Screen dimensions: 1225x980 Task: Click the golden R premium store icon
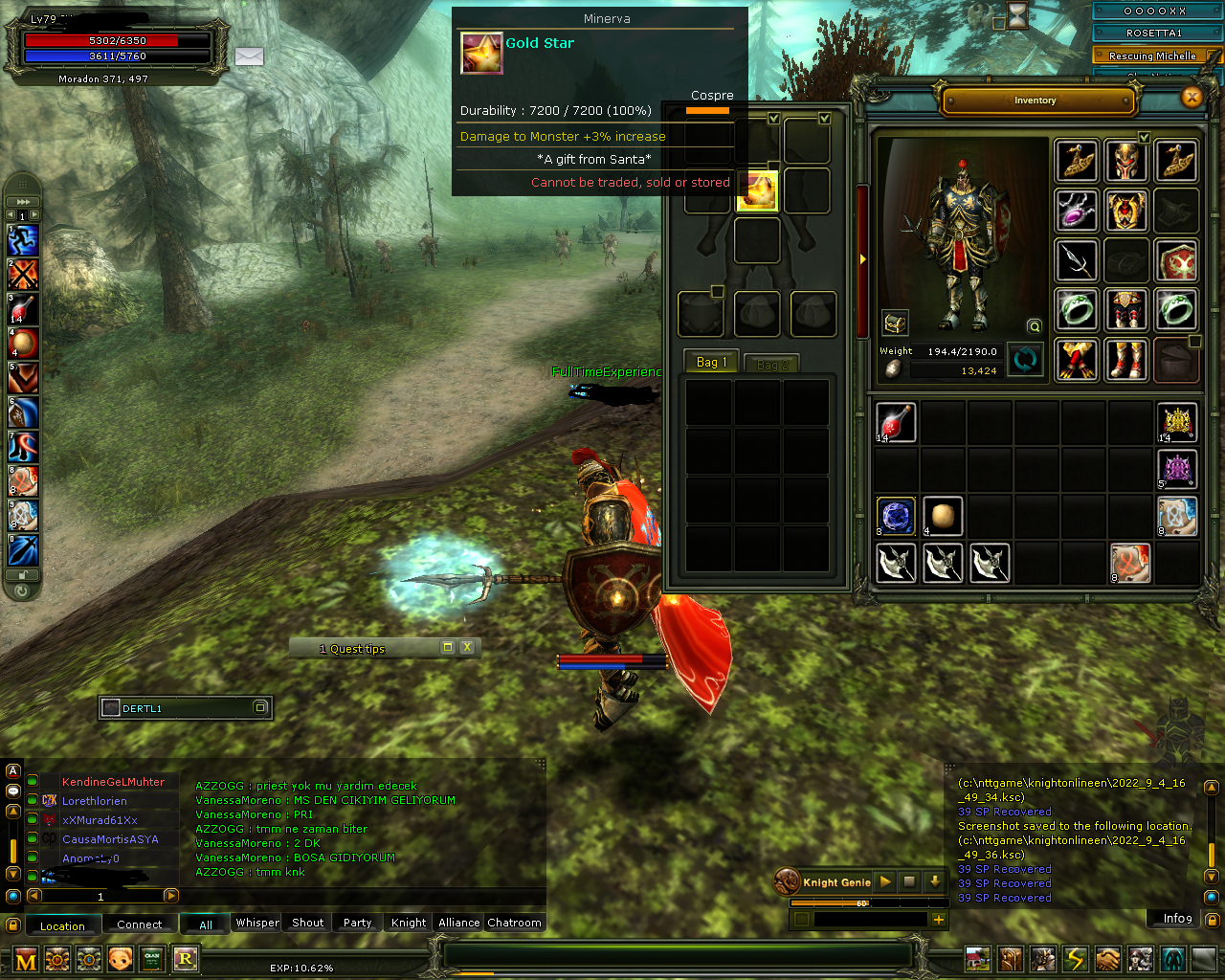(186, 959)
